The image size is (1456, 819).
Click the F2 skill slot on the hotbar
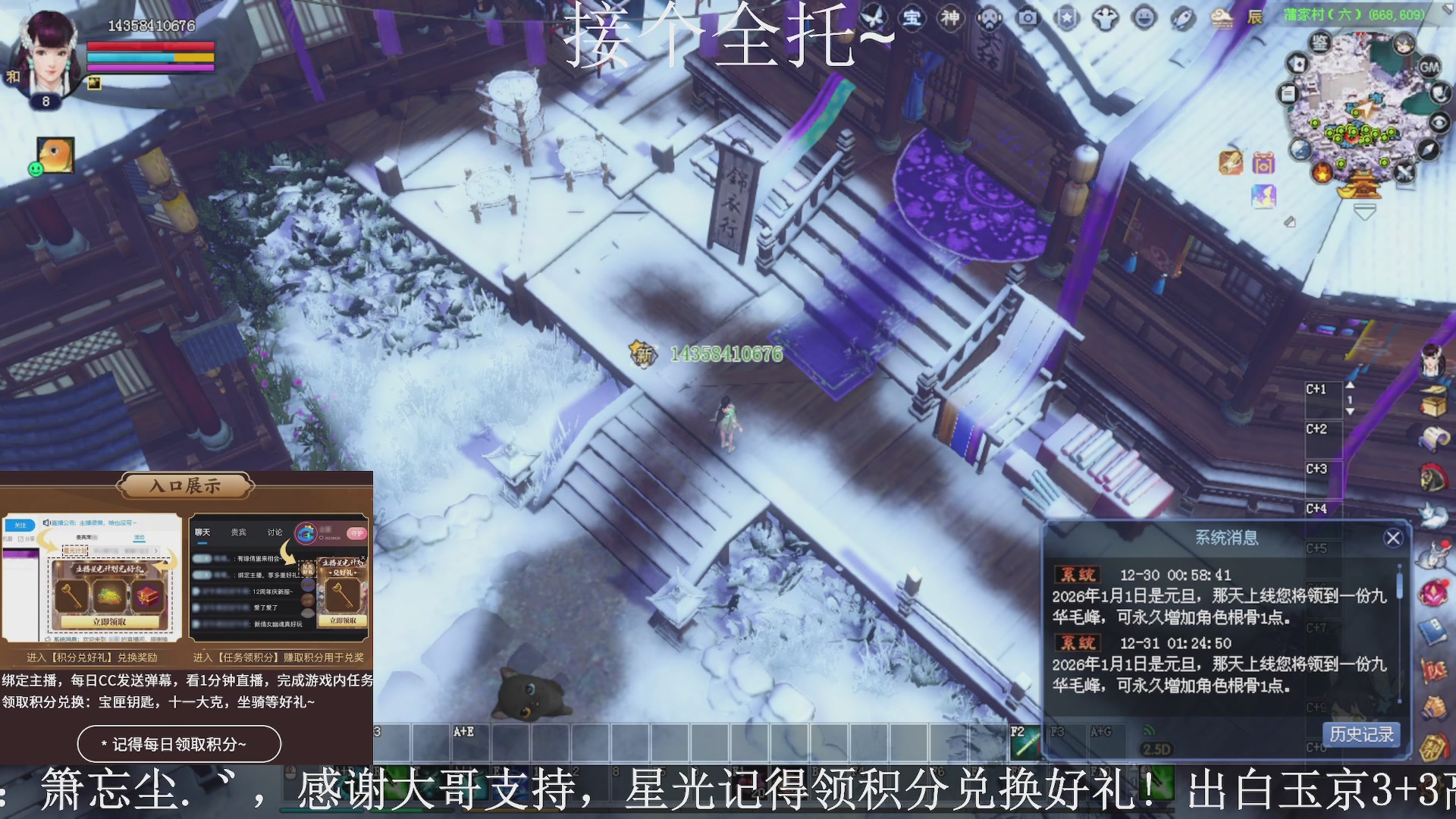(1026, 741)
